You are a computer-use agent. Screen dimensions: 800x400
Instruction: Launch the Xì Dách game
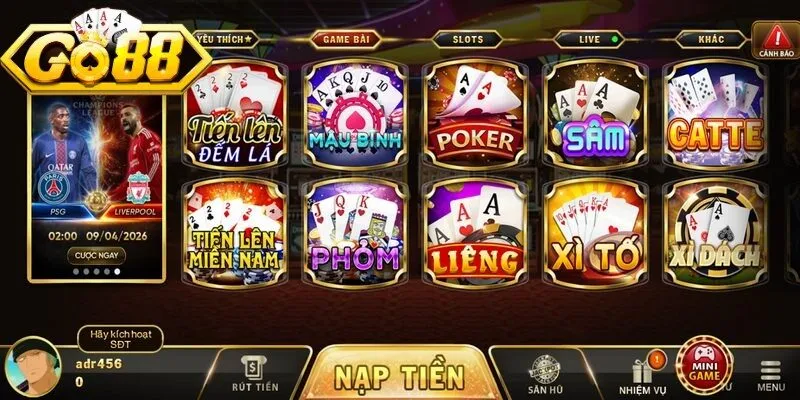click(x=714, y=232)
